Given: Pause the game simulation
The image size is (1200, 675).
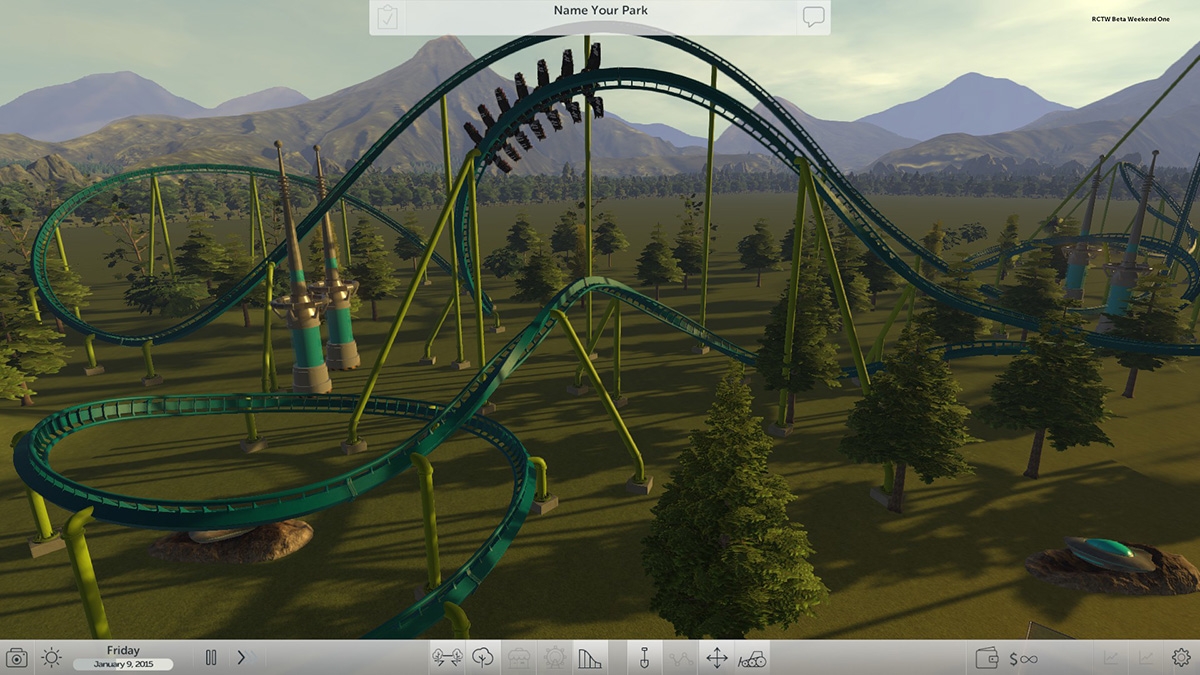Looking at the screenshot, I should [211, 658].
